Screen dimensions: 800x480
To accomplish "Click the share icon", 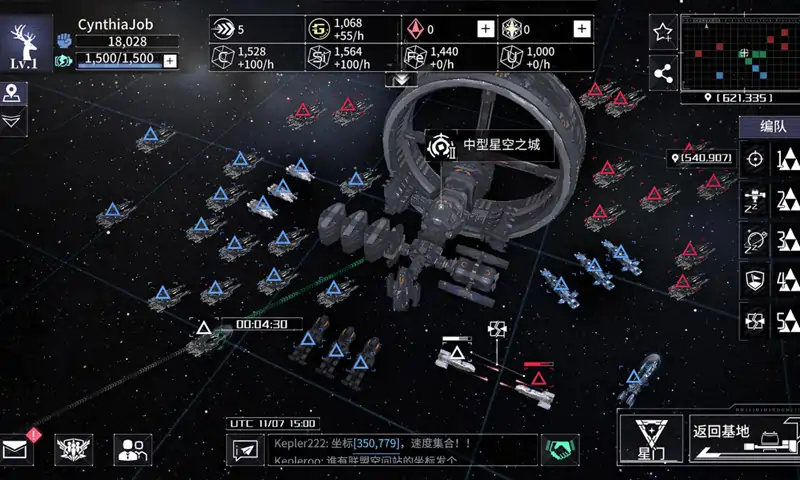I will pyautogui.click(x=662, y=72).
